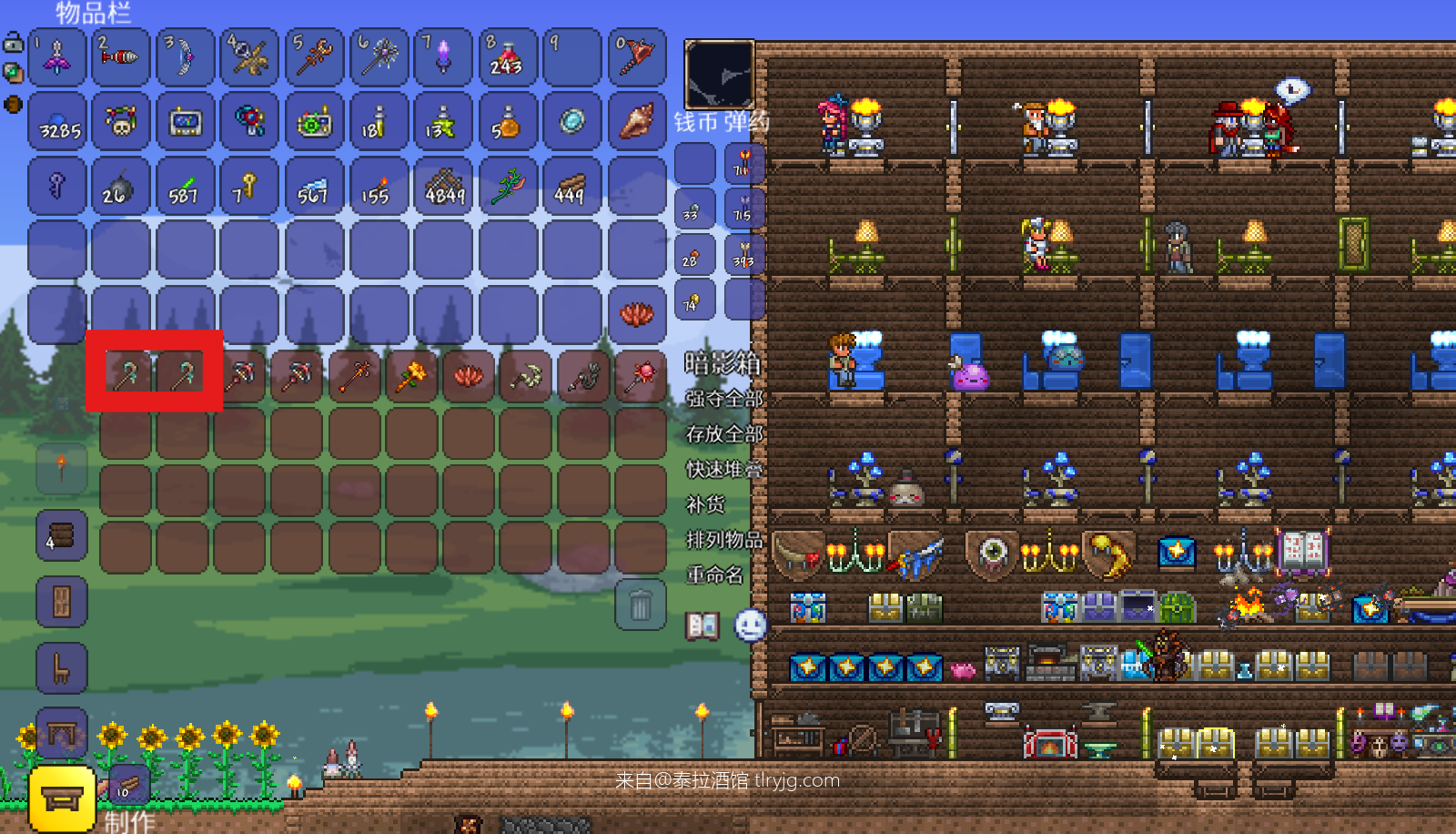Screen dimensions: 1456x834
Task: Click the 强夺全部 (Loot All) chest button
Action: 724,399
